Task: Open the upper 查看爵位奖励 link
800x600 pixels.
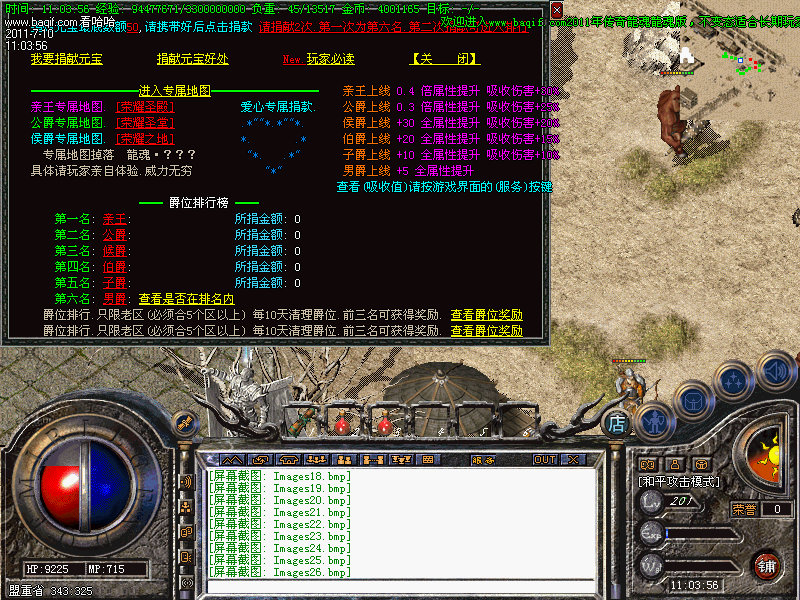Action: pyautogui.click(x=486, y=315)
